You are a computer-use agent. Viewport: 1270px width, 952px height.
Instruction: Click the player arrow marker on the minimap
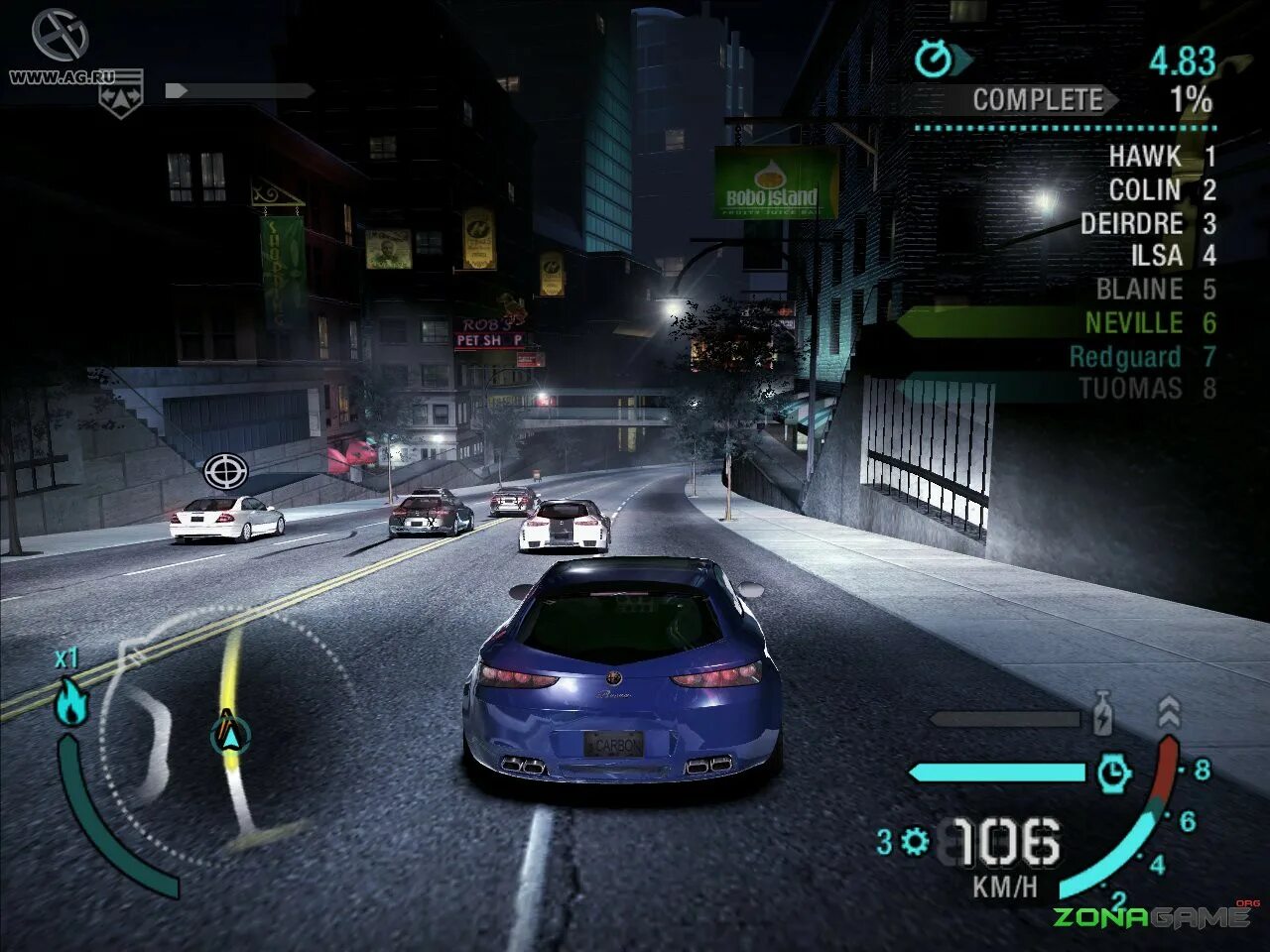point(229,735)
